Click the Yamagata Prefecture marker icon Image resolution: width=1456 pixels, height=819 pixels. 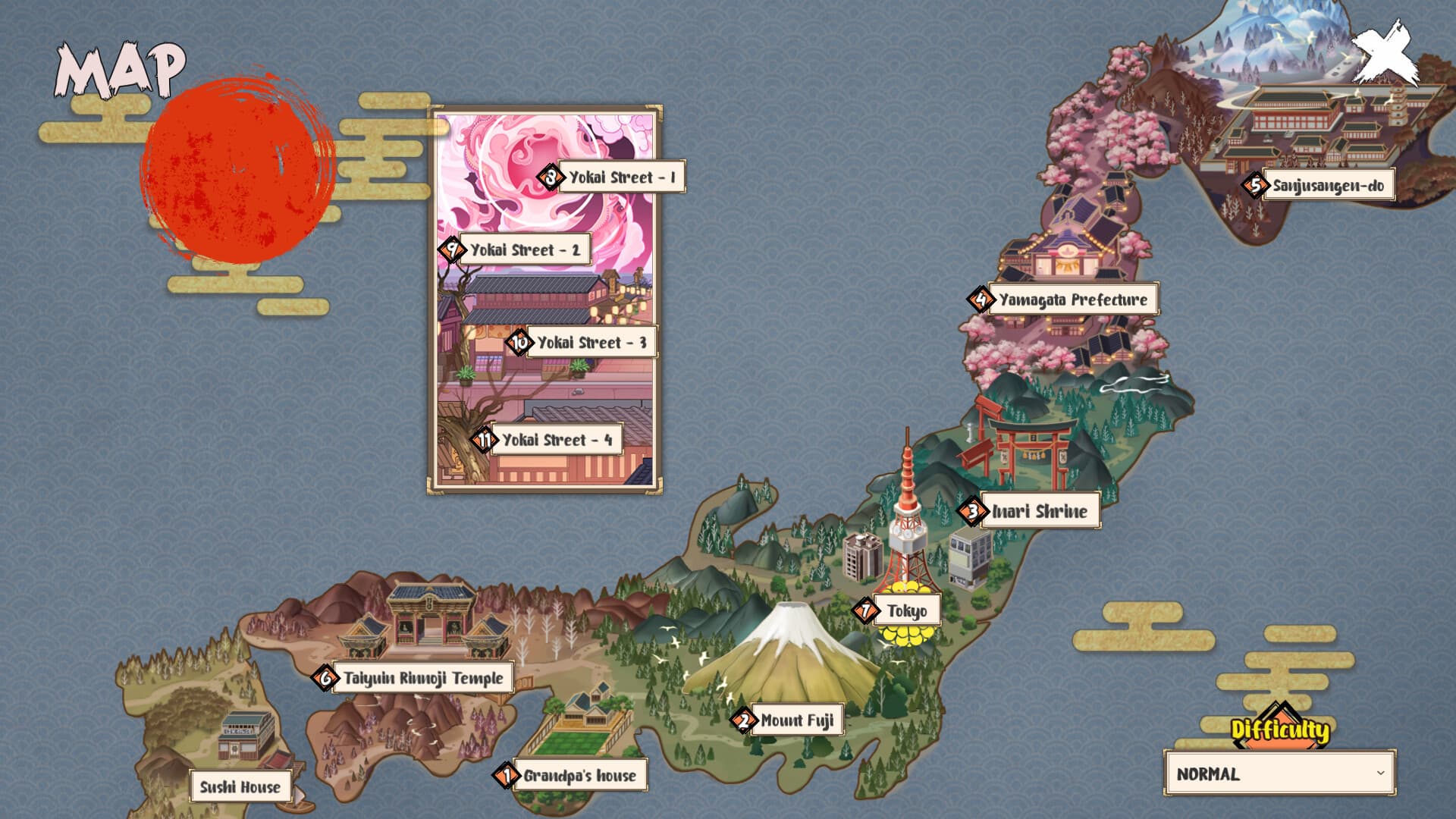[981, 300]
